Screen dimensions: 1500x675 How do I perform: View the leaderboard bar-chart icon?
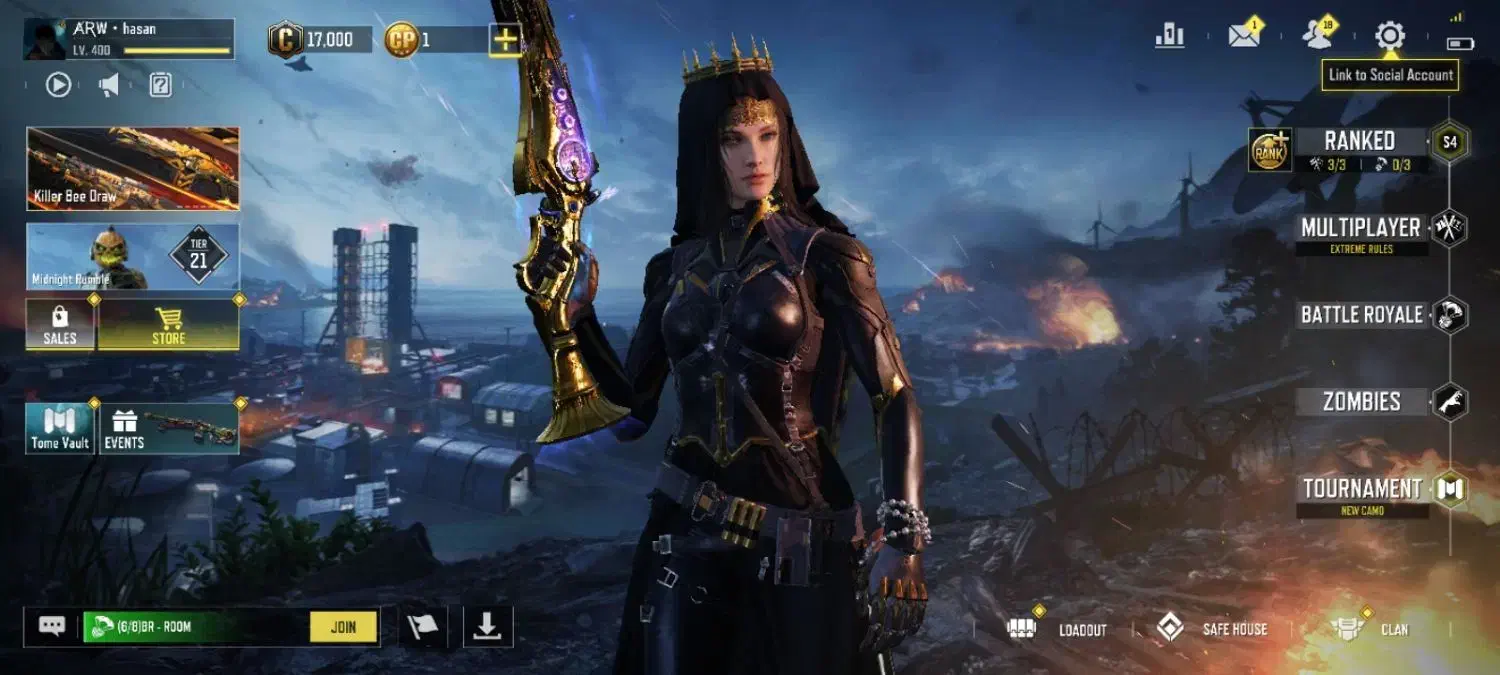click(x=1169, y=36)
